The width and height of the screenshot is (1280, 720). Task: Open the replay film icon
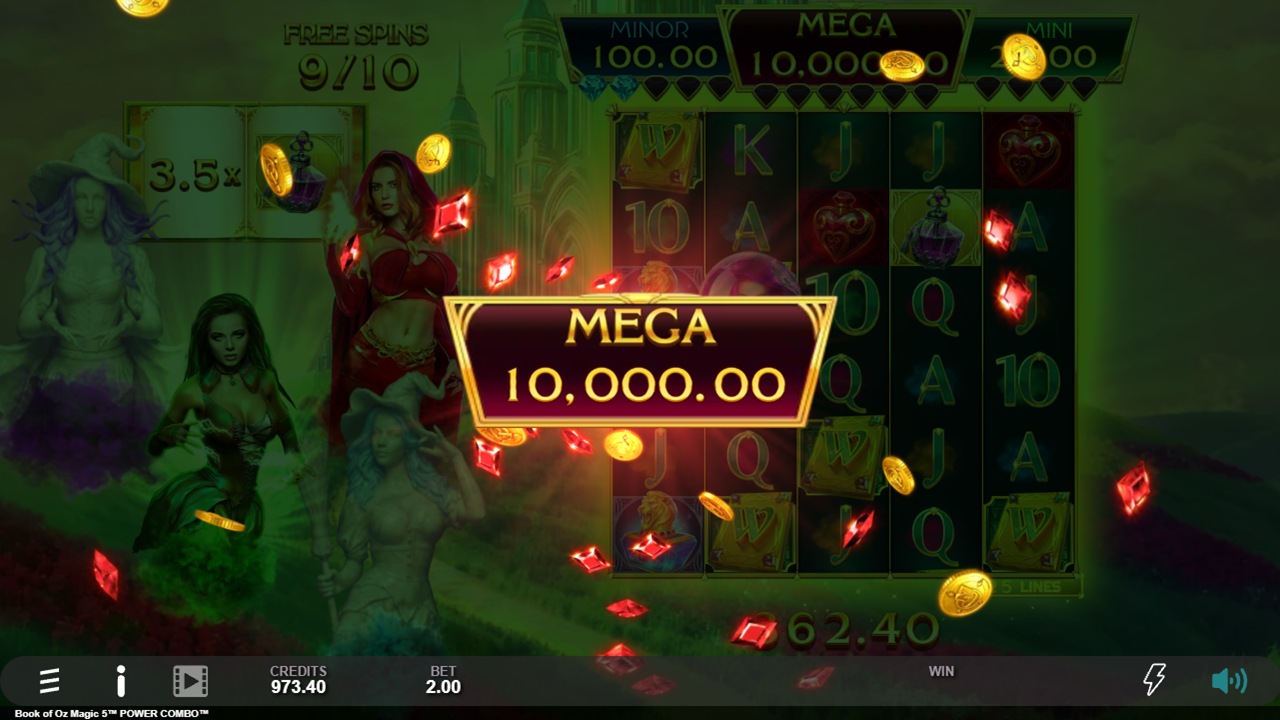click(x=190, y=681)
